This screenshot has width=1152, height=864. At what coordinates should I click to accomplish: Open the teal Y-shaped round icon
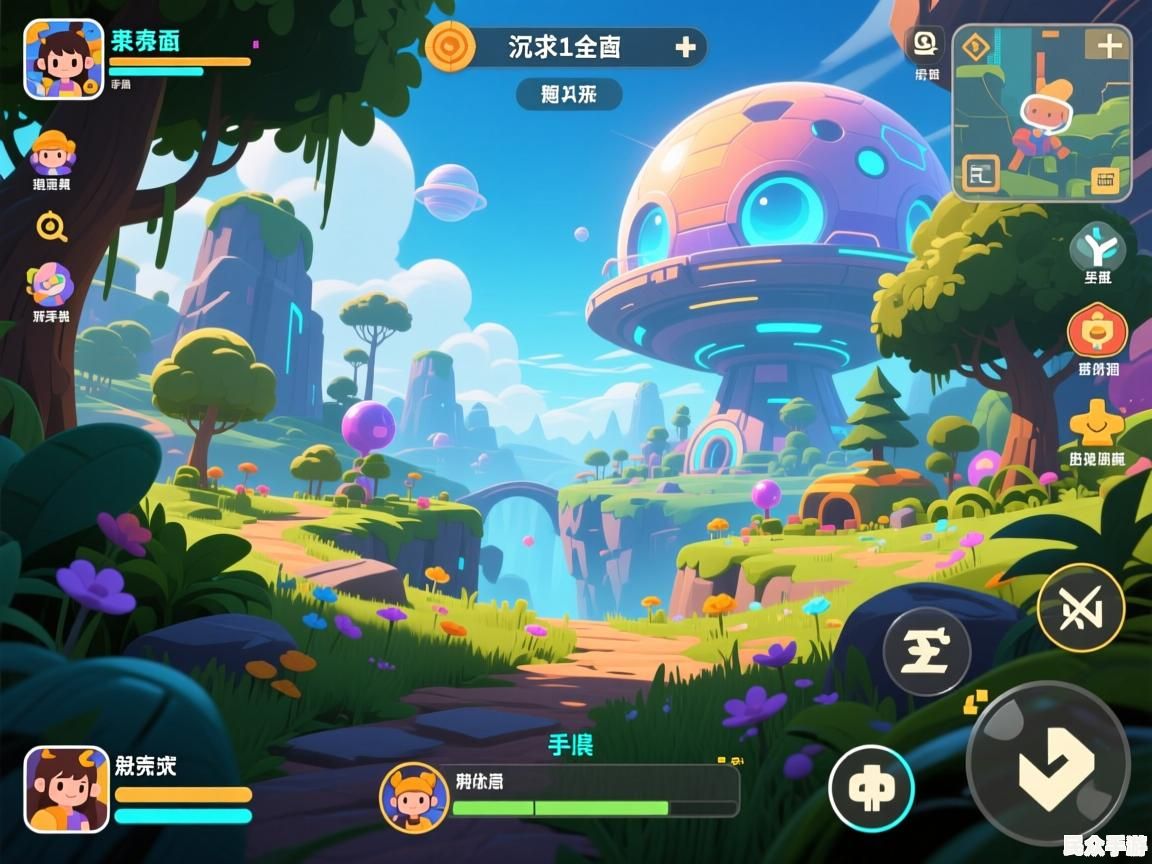(x=1097, y=247)
